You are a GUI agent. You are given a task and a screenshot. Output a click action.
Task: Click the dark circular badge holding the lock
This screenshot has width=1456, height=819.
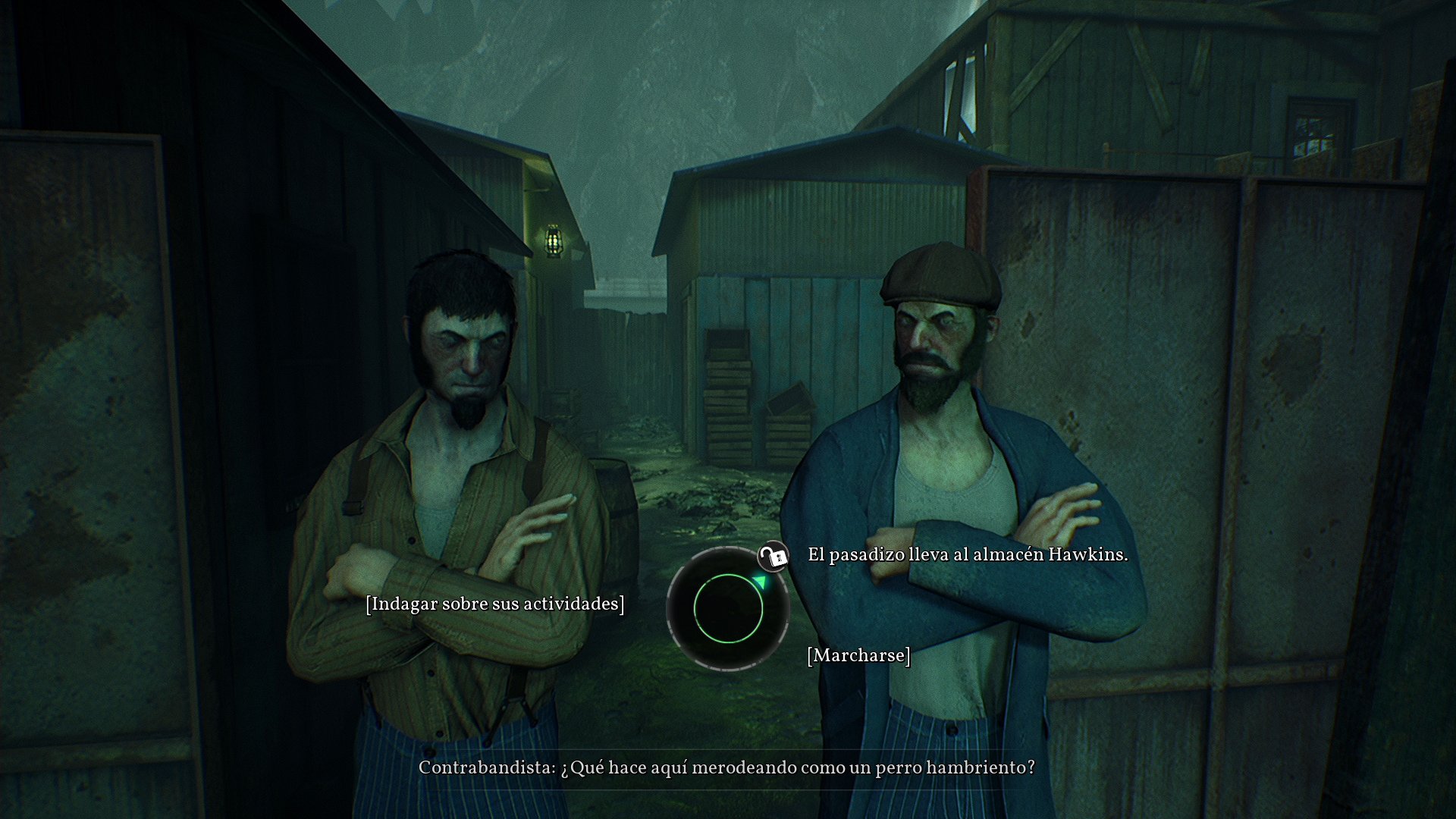point(771,558)
